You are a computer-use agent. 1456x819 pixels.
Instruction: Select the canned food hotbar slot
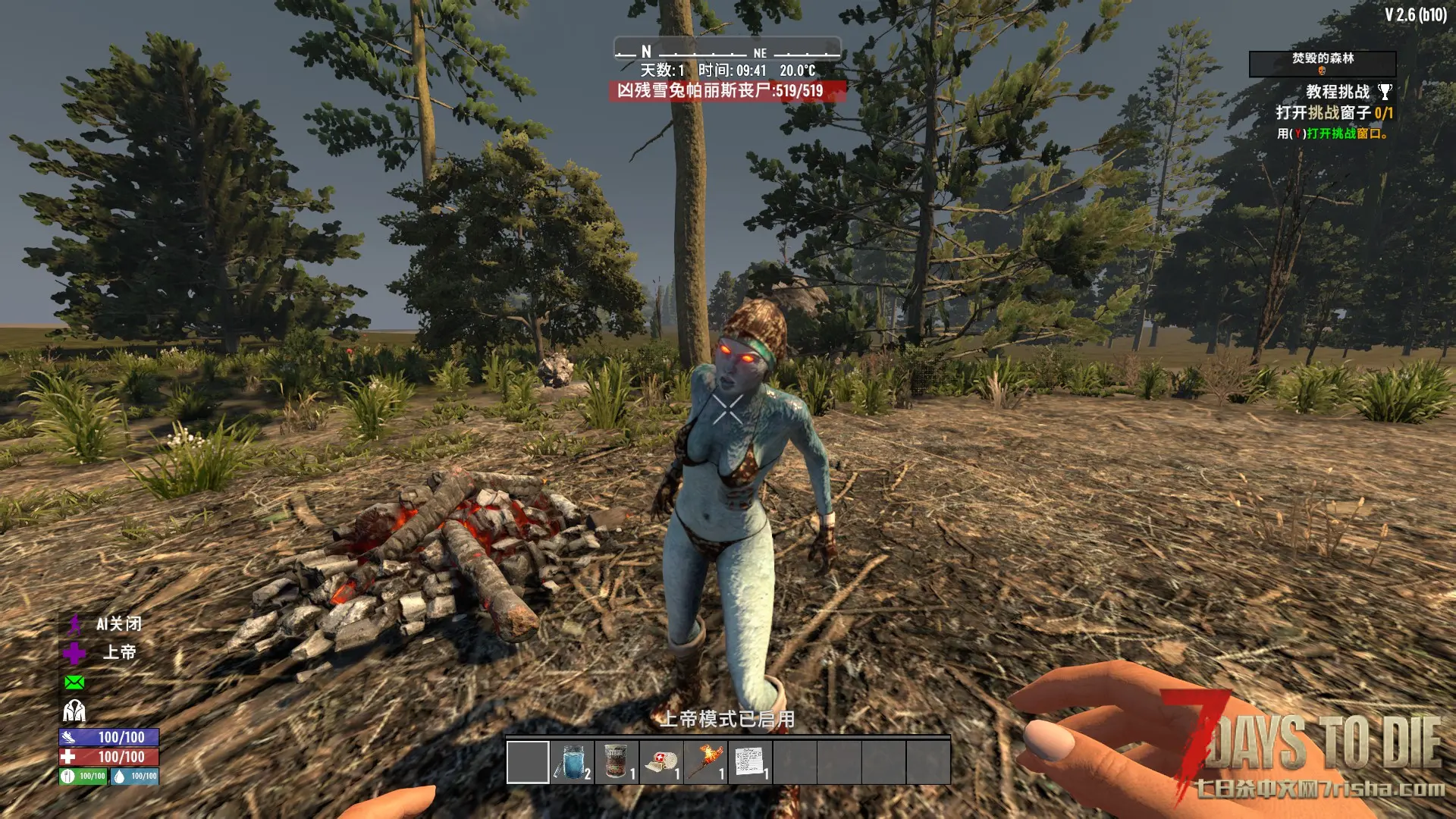[617, 761]
